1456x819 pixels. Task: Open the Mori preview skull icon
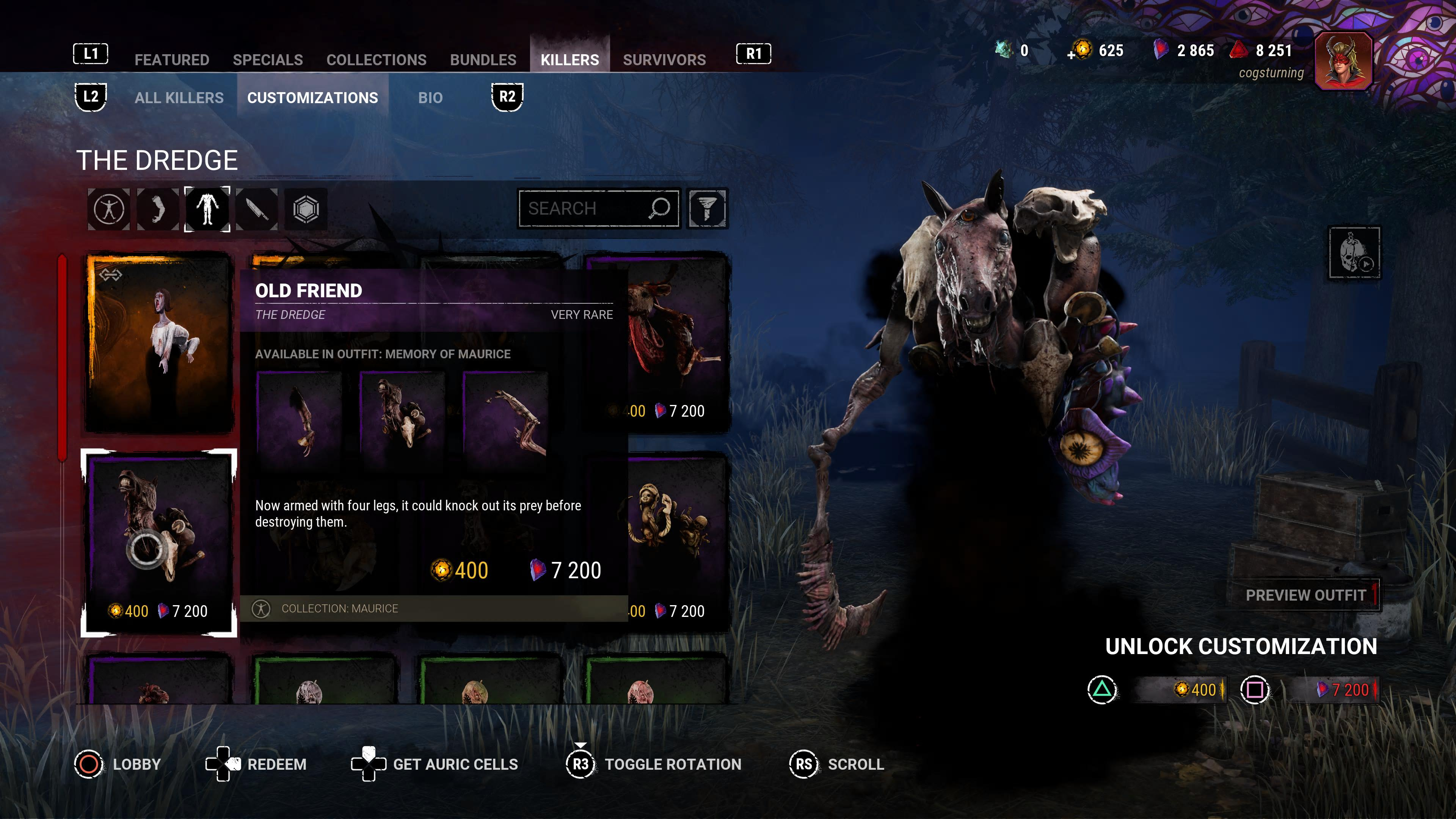coord(1354,253)
